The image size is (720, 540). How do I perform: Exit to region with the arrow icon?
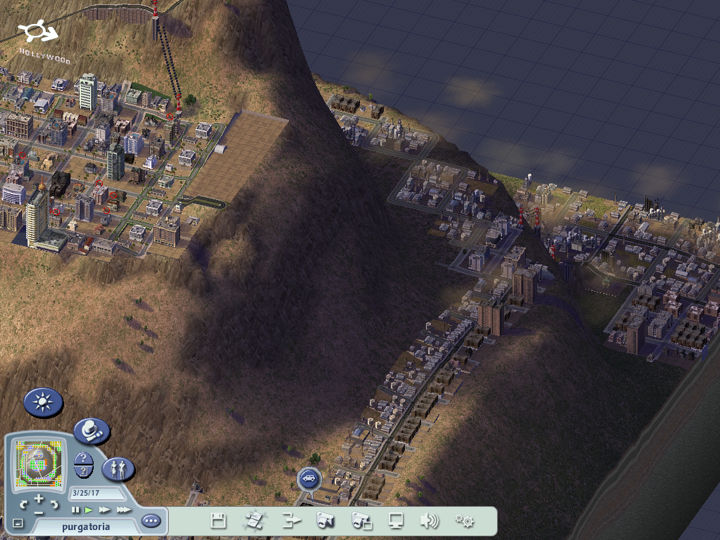click(290, 520)
